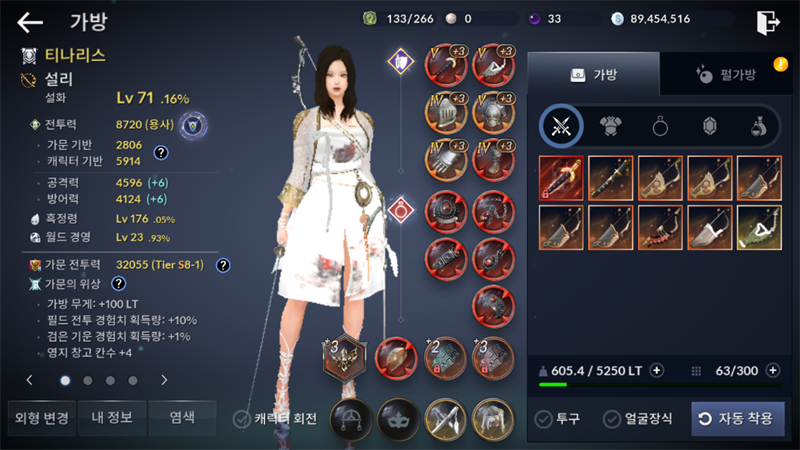
Task: Select the 가방 tab
Action: 593,74
